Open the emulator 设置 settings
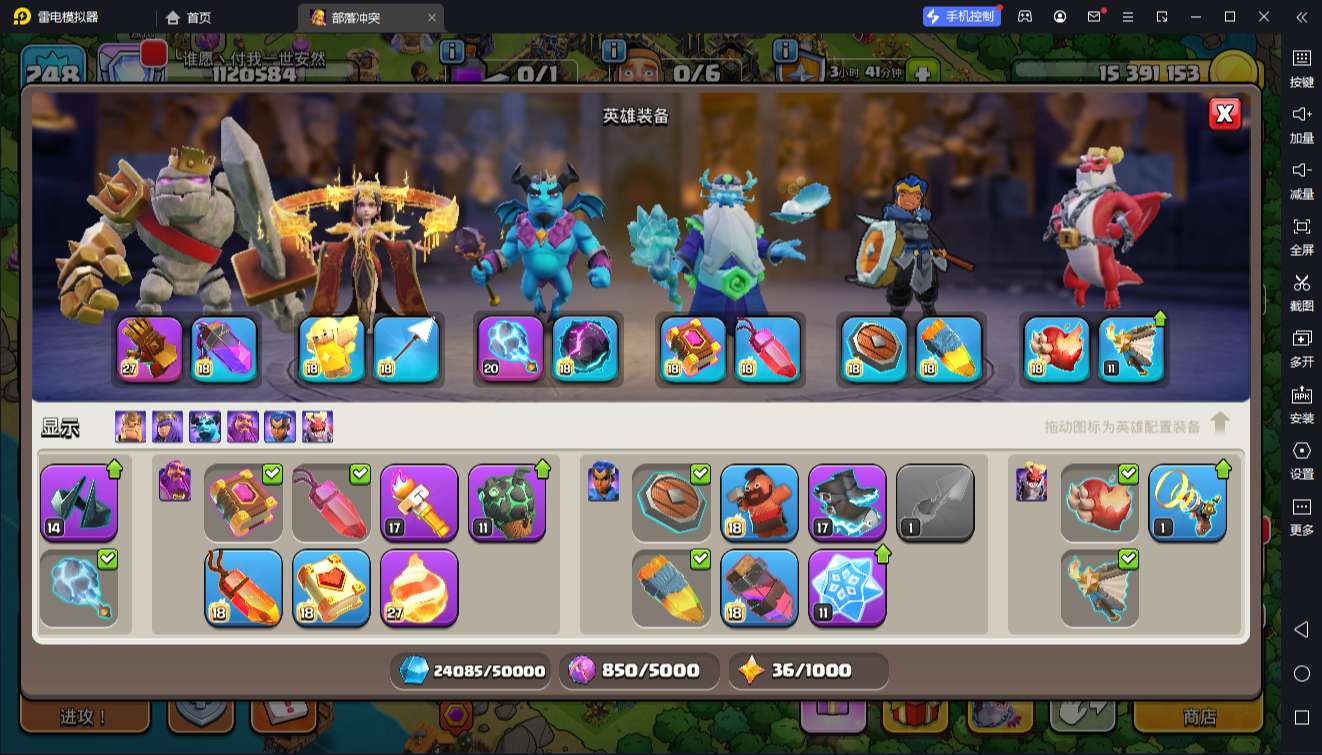 pos(1301,459)
